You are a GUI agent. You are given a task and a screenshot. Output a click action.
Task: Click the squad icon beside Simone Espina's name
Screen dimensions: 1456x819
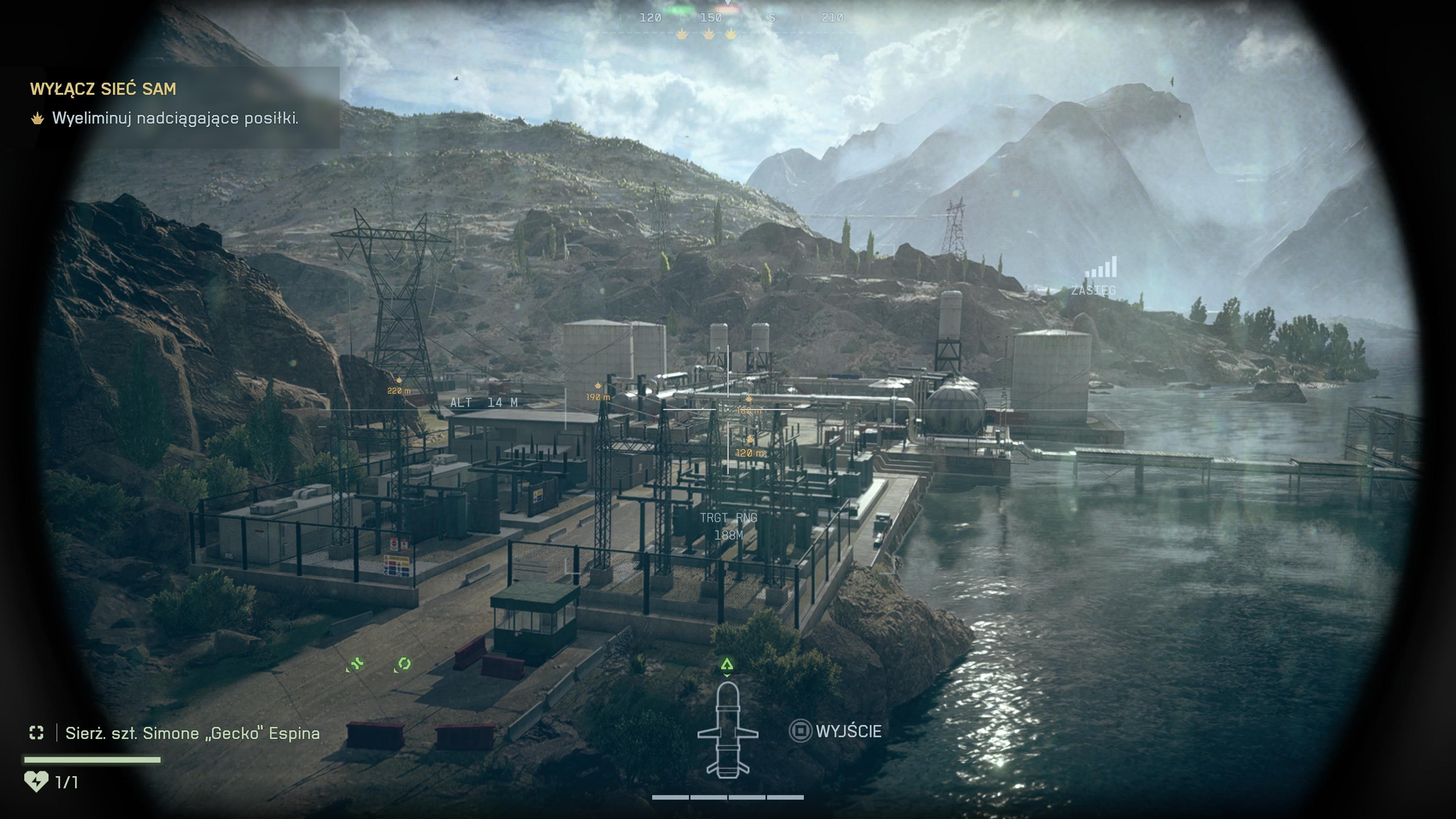click(x=36, y=733)
